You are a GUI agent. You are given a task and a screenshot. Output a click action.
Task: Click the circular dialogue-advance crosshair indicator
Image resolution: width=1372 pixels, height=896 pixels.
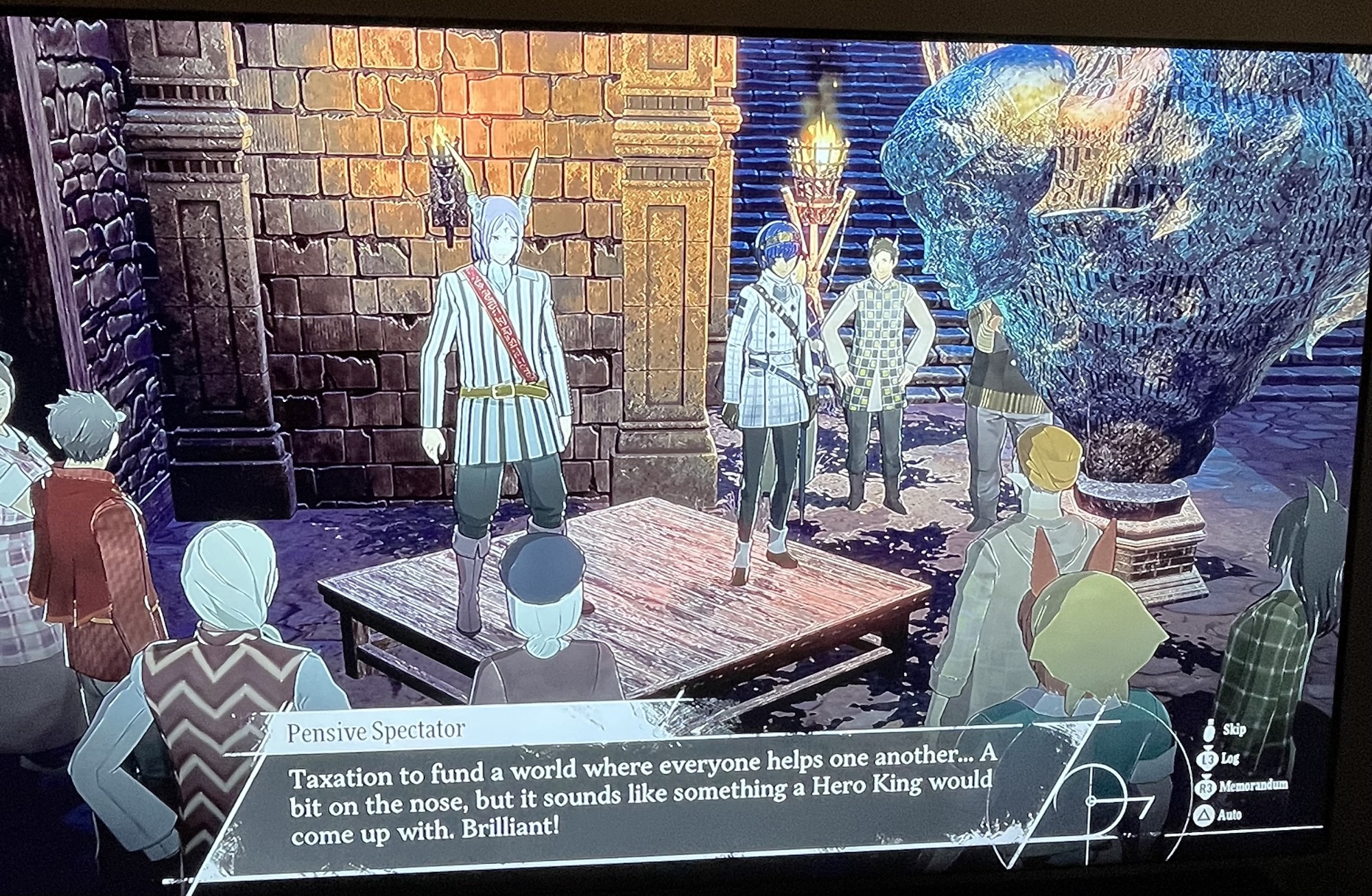tap(1089, 800)
